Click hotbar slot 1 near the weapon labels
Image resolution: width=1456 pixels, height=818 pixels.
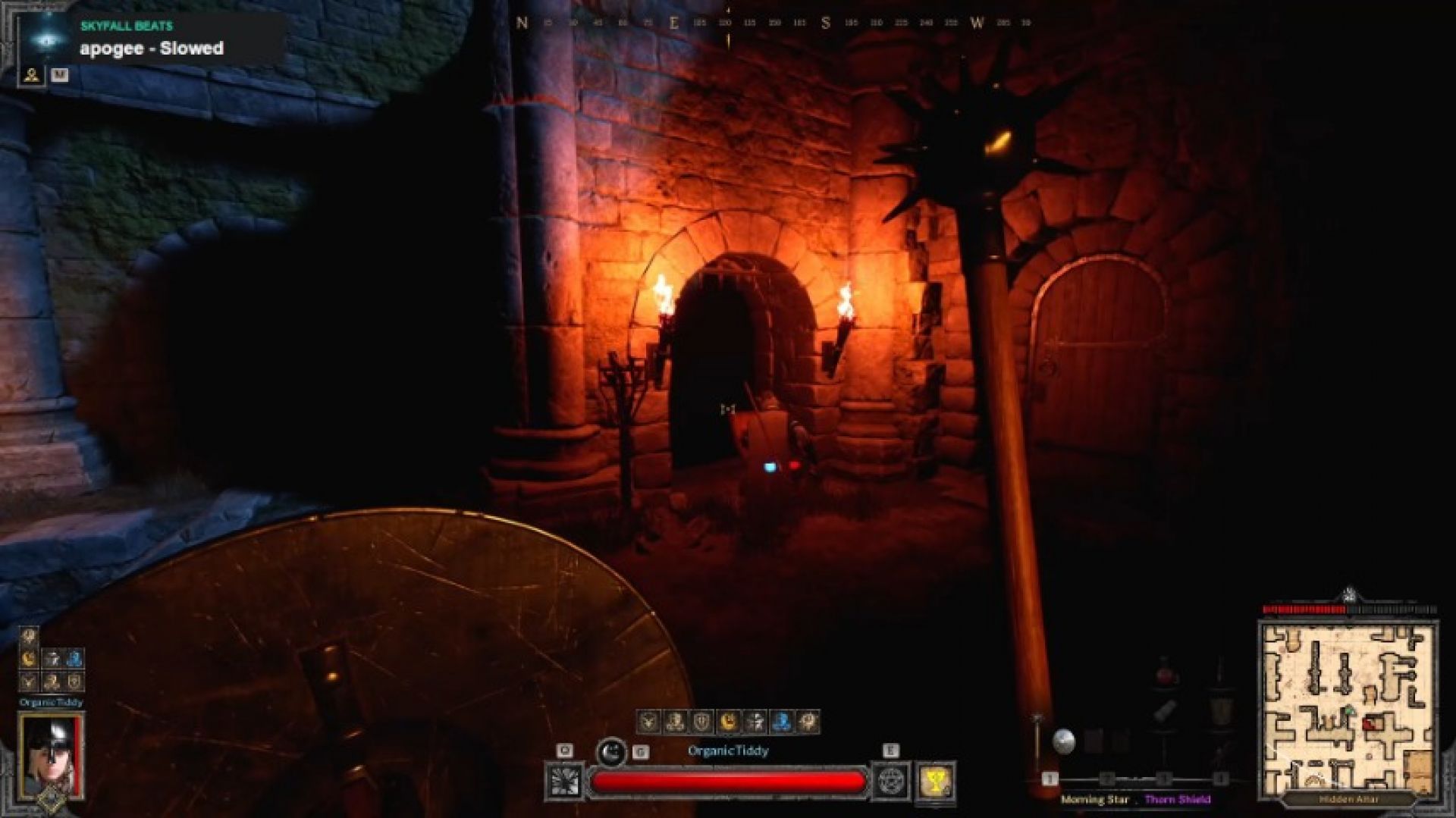(1050, 779)
